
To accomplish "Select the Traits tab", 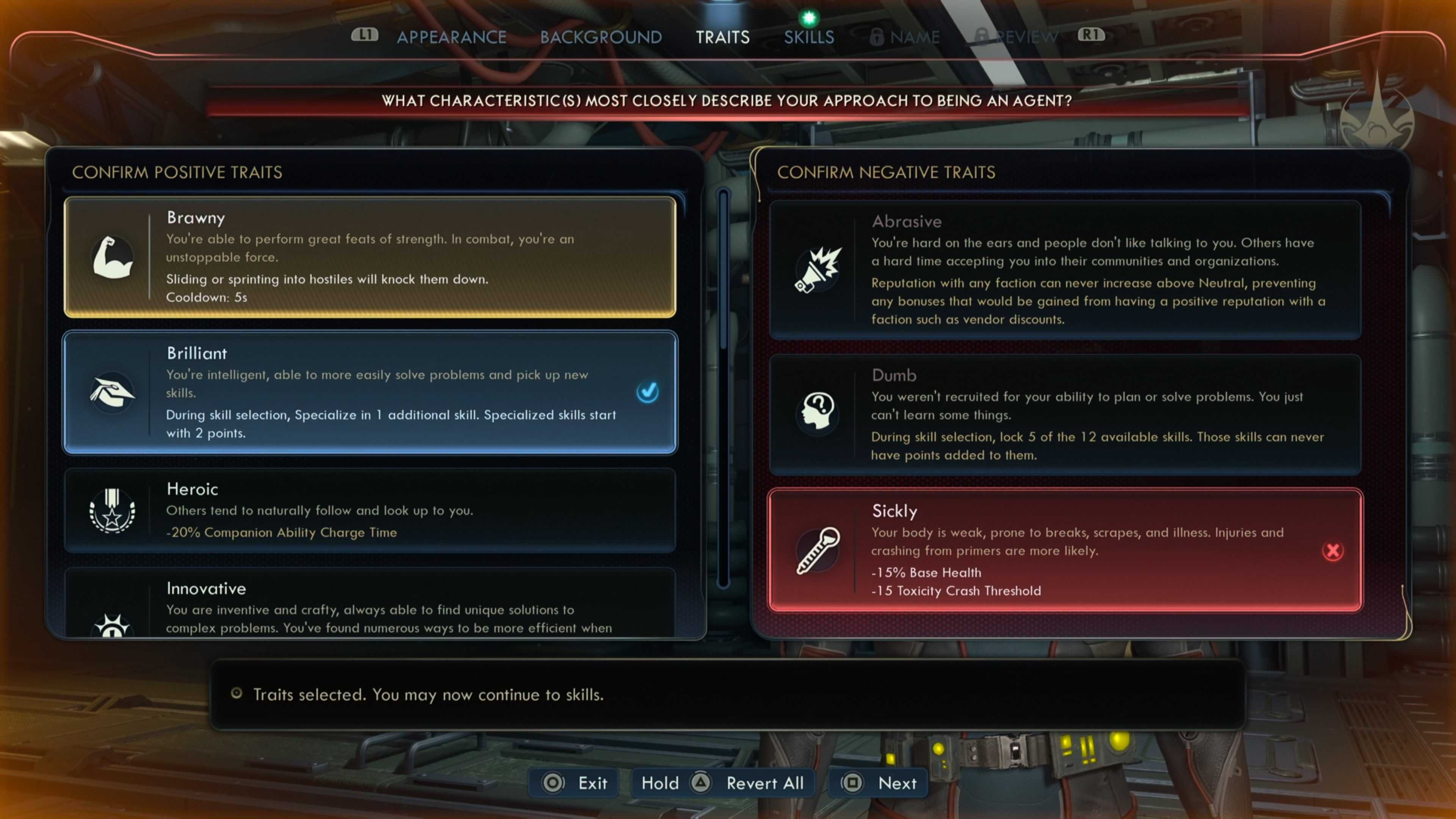I will 722,37.
